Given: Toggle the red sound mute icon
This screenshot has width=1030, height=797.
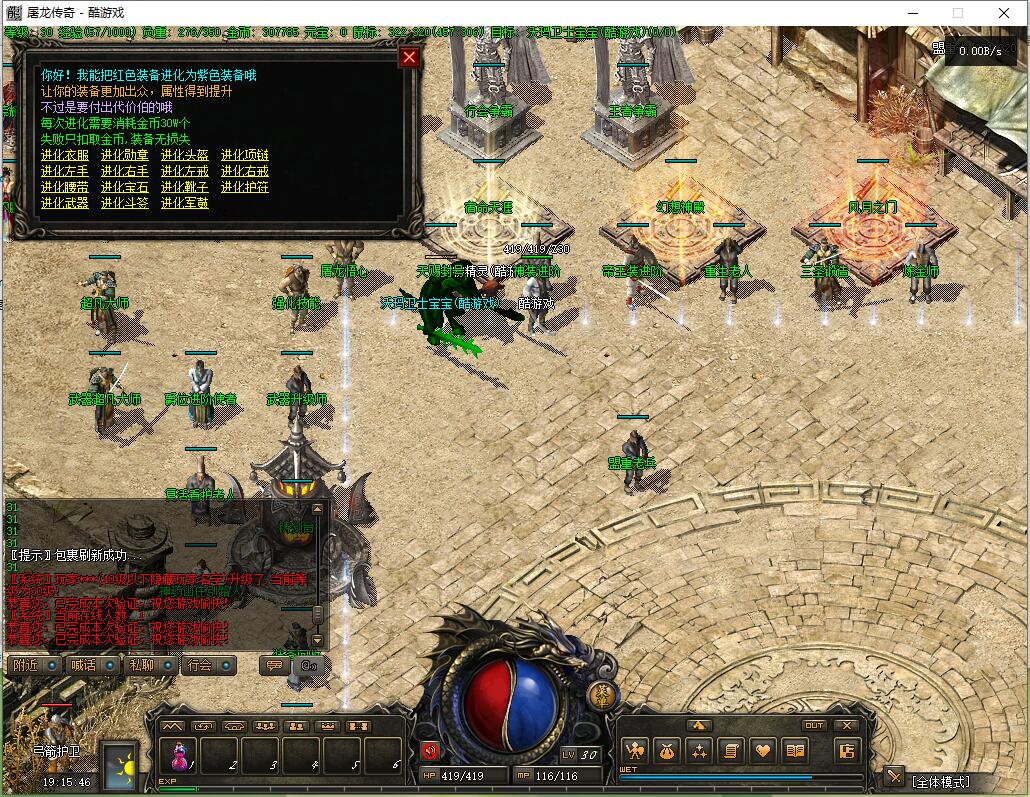Looking at the screenshot, I should coord(430,750).
